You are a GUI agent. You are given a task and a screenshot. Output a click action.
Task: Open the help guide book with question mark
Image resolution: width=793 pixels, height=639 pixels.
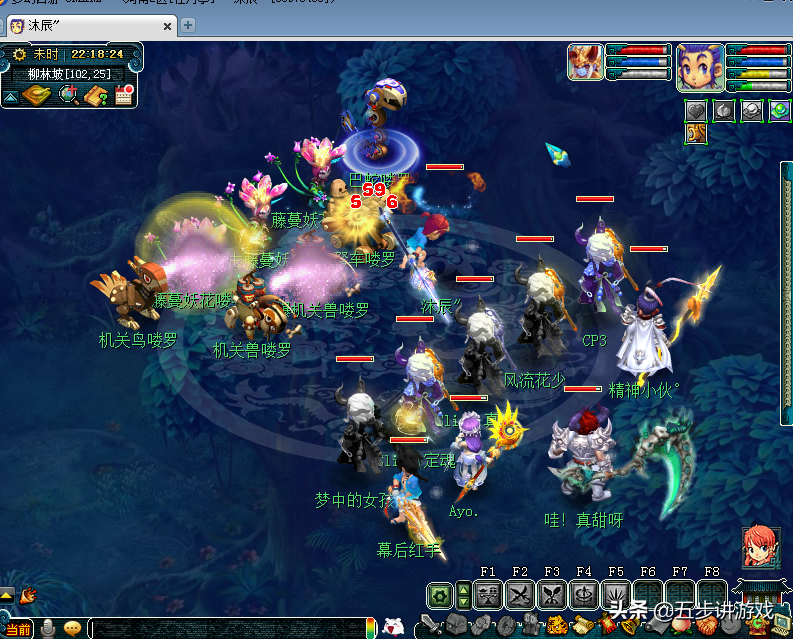[96, 95]
